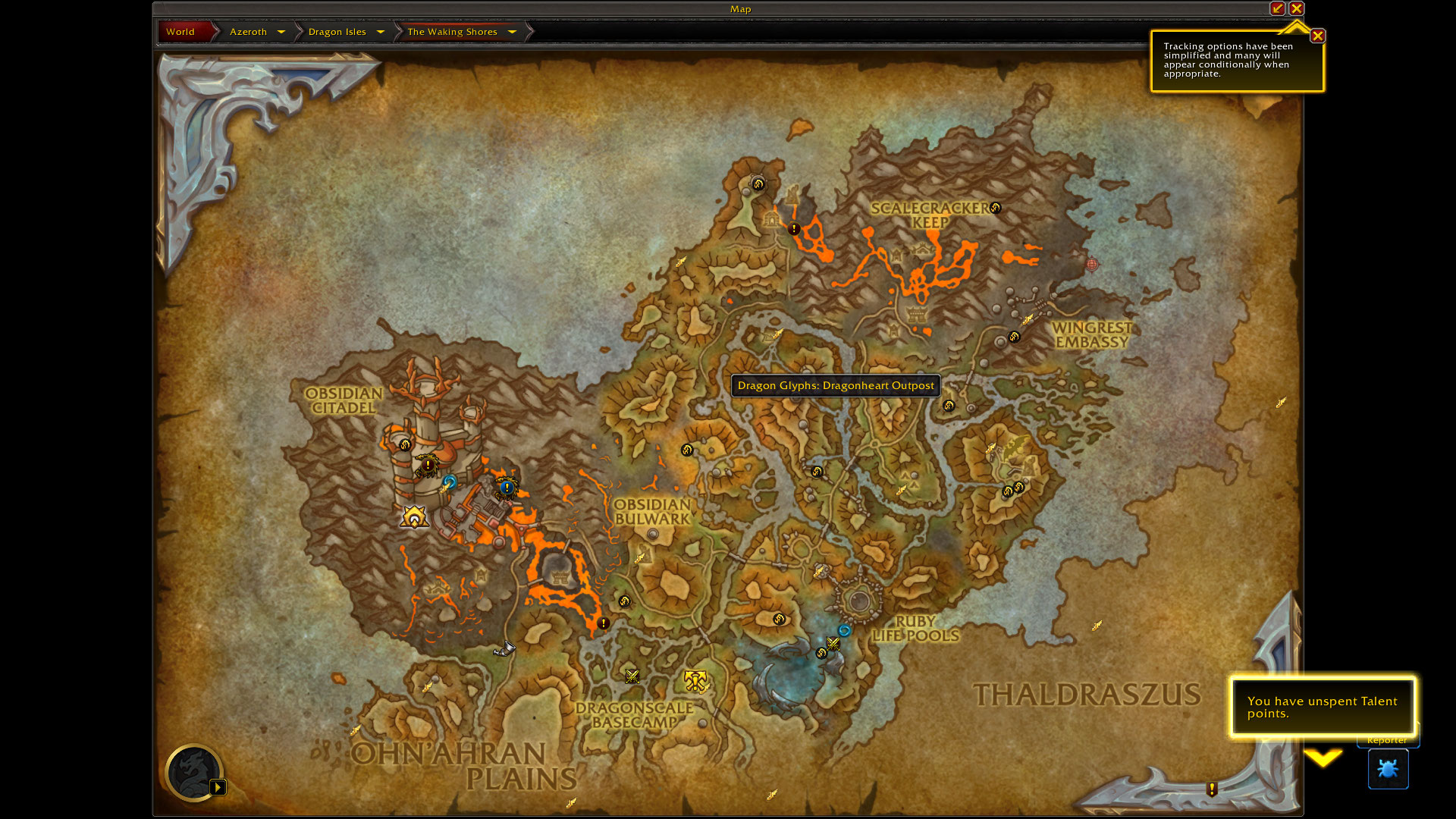Click the Dragon Glyphs: Dragonheart Outpost tooltip
Viewport: 1456px width, 819px height.
coord(835,385)
